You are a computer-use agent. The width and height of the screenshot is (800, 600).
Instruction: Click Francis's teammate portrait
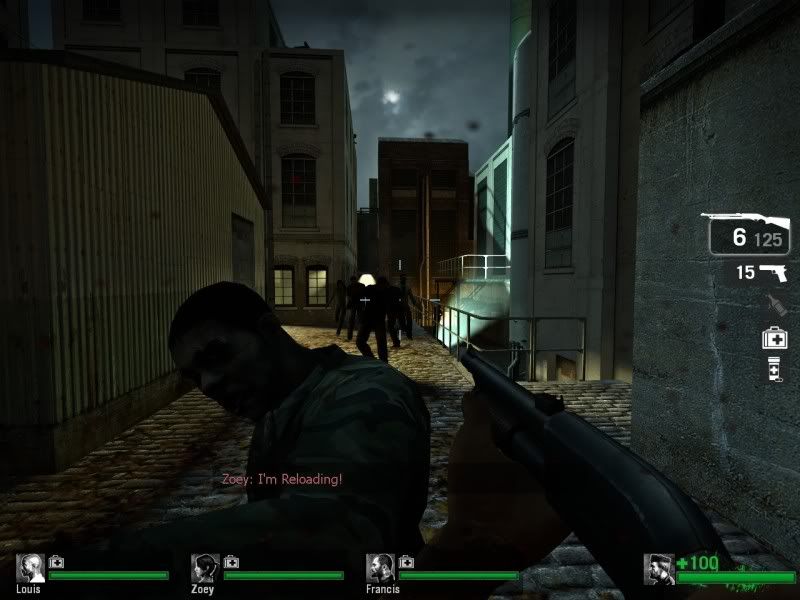coord(380,568)
